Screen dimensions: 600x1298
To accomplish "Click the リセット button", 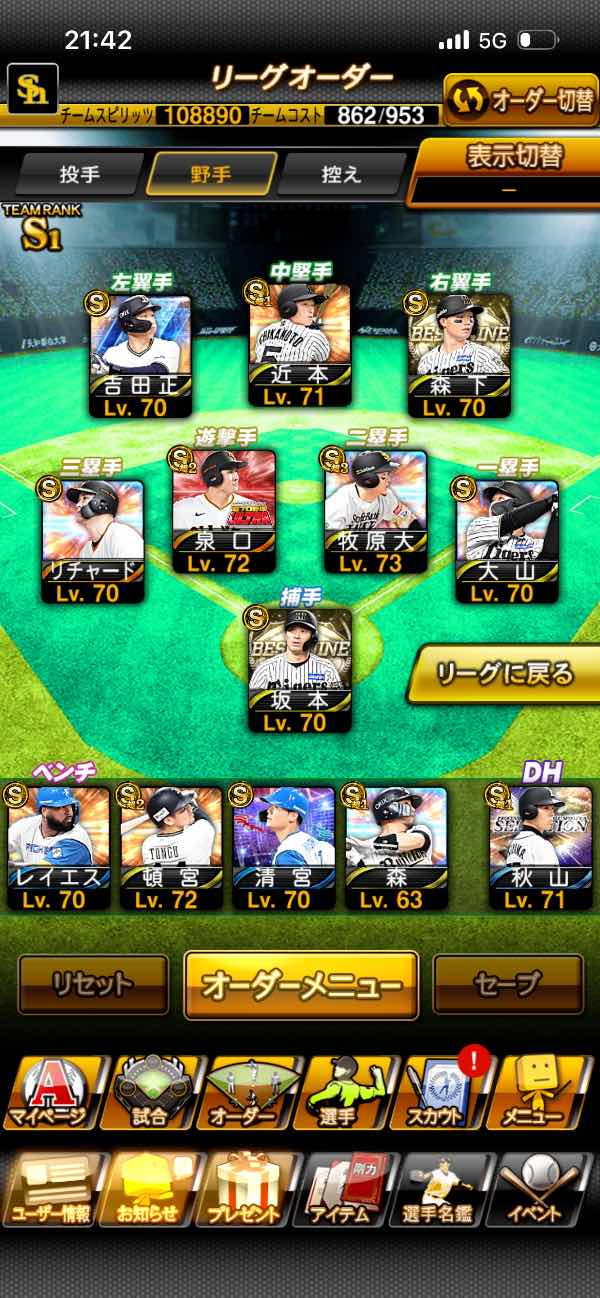I will tap(93, 985).
